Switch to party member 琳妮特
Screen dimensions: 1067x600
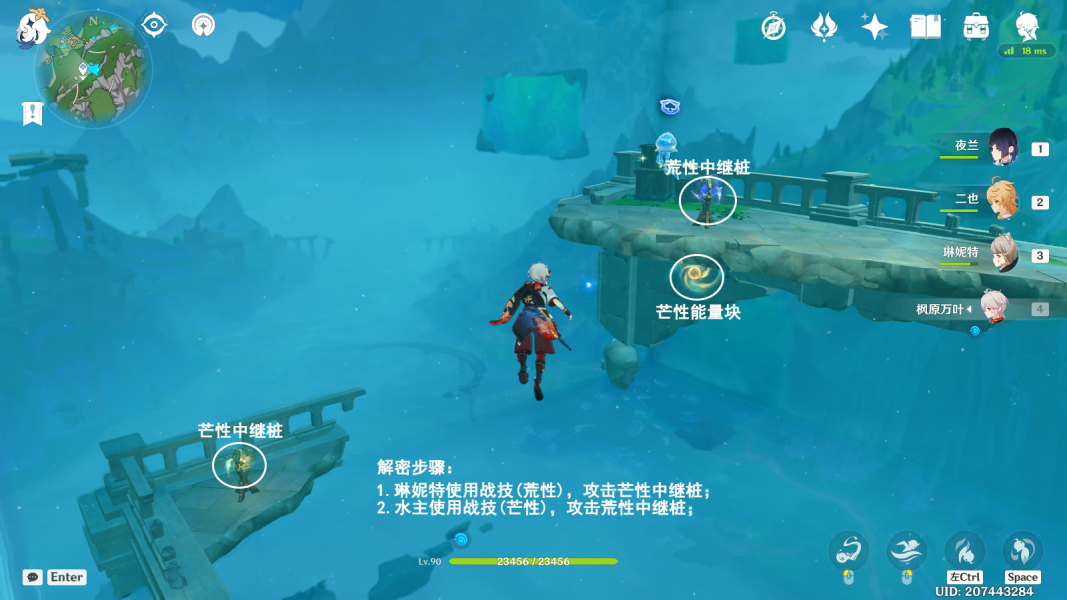1003,254
